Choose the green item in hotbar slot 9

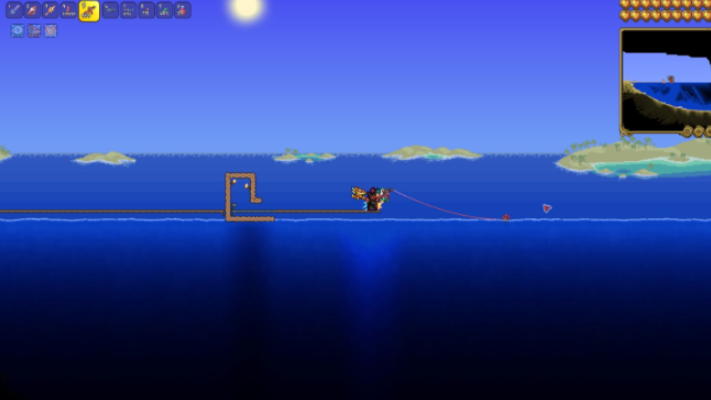(164, 11)
